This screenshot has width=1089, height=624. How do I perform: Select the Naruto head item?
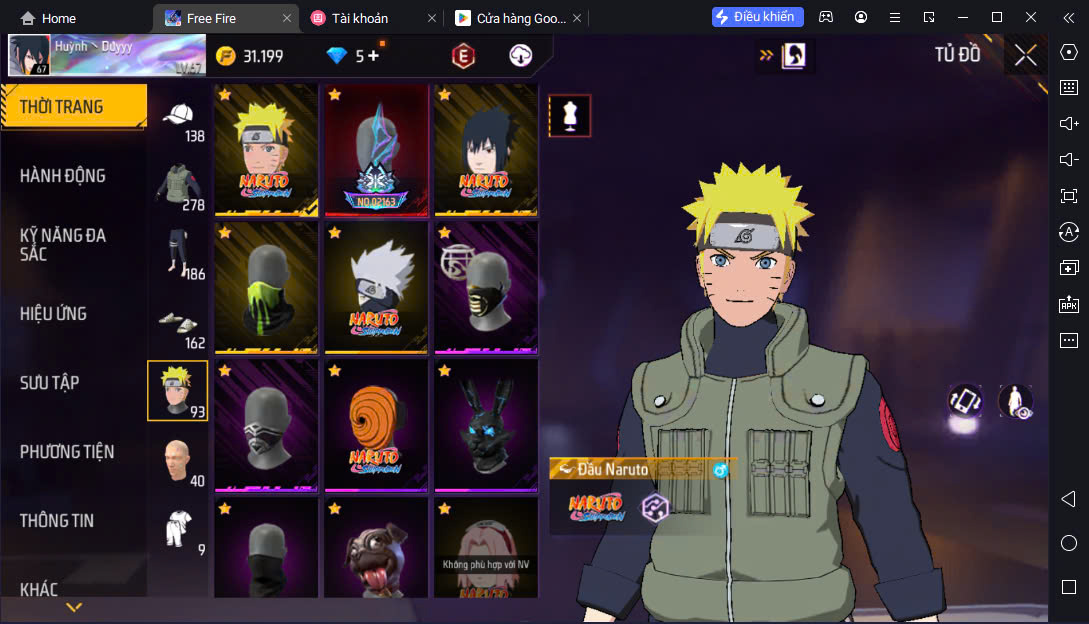pyautogui.click(x=265, y=149)
